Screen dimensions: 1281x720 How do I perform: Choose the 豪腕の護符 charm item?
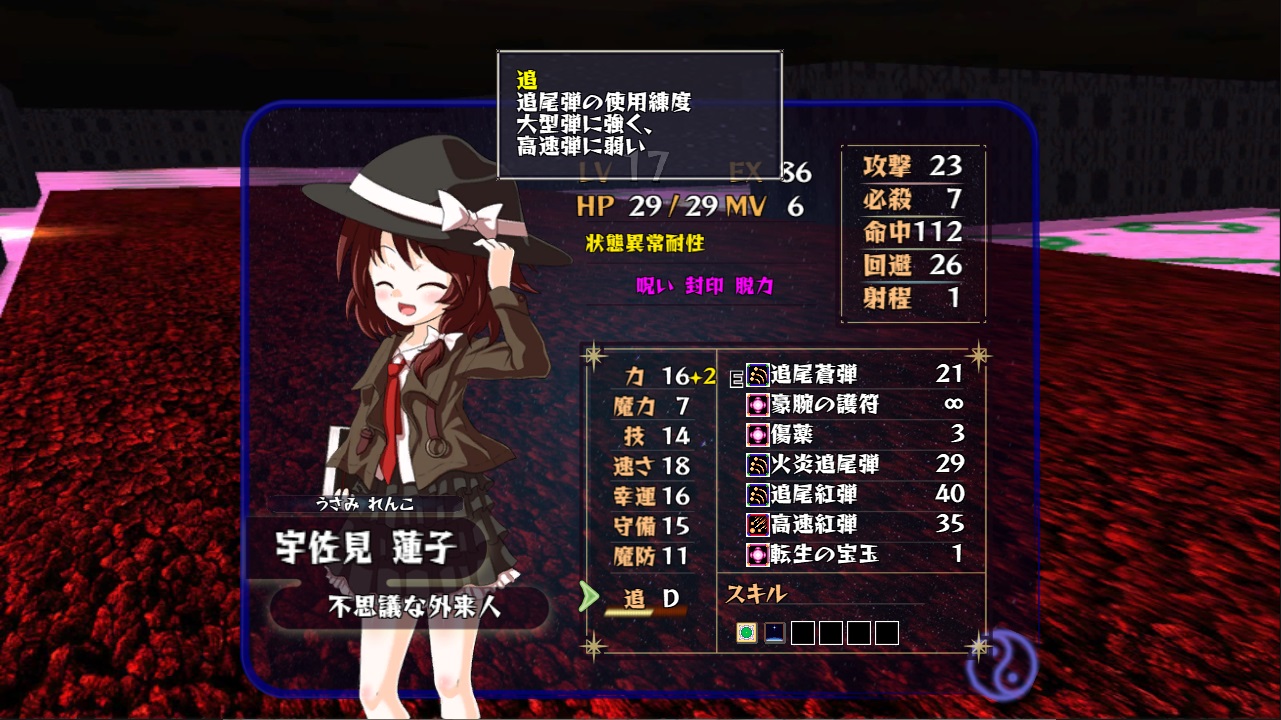click(x=853, y=405)
